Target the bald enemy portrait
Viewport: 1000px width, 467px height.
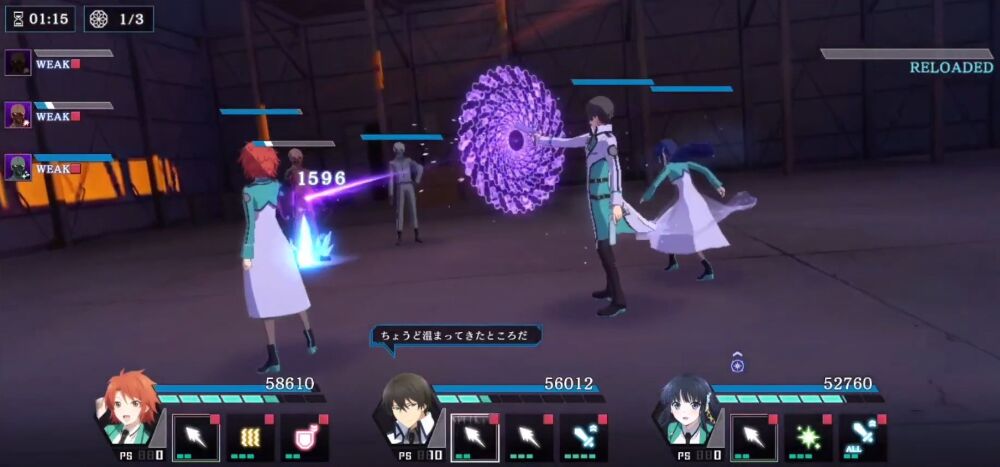tap(18, 115)
